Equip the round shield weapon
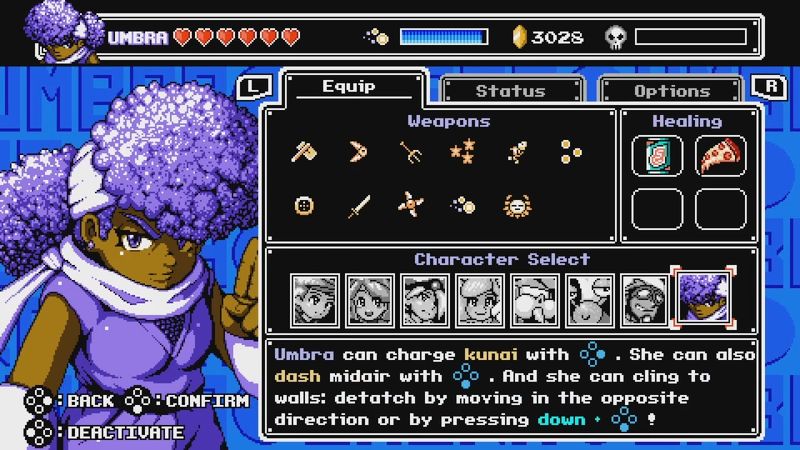This screenshot has width=800, height=450. coord(304,206)
